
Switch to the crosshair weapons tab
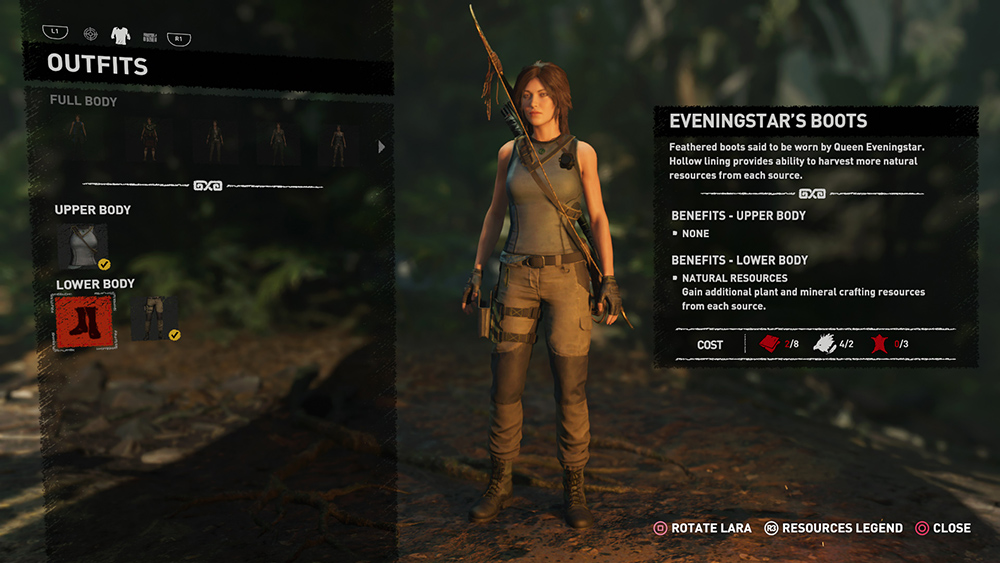[x=91, y=35]
